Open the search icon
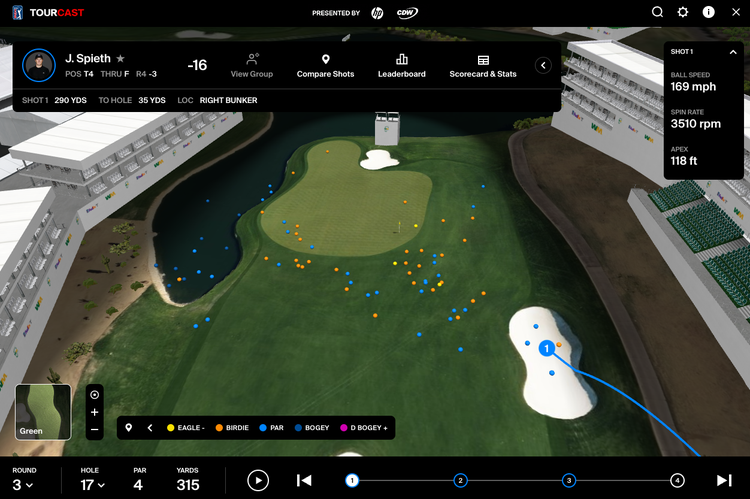The height and width of the screenshot is (499, 750). (657, 12)
